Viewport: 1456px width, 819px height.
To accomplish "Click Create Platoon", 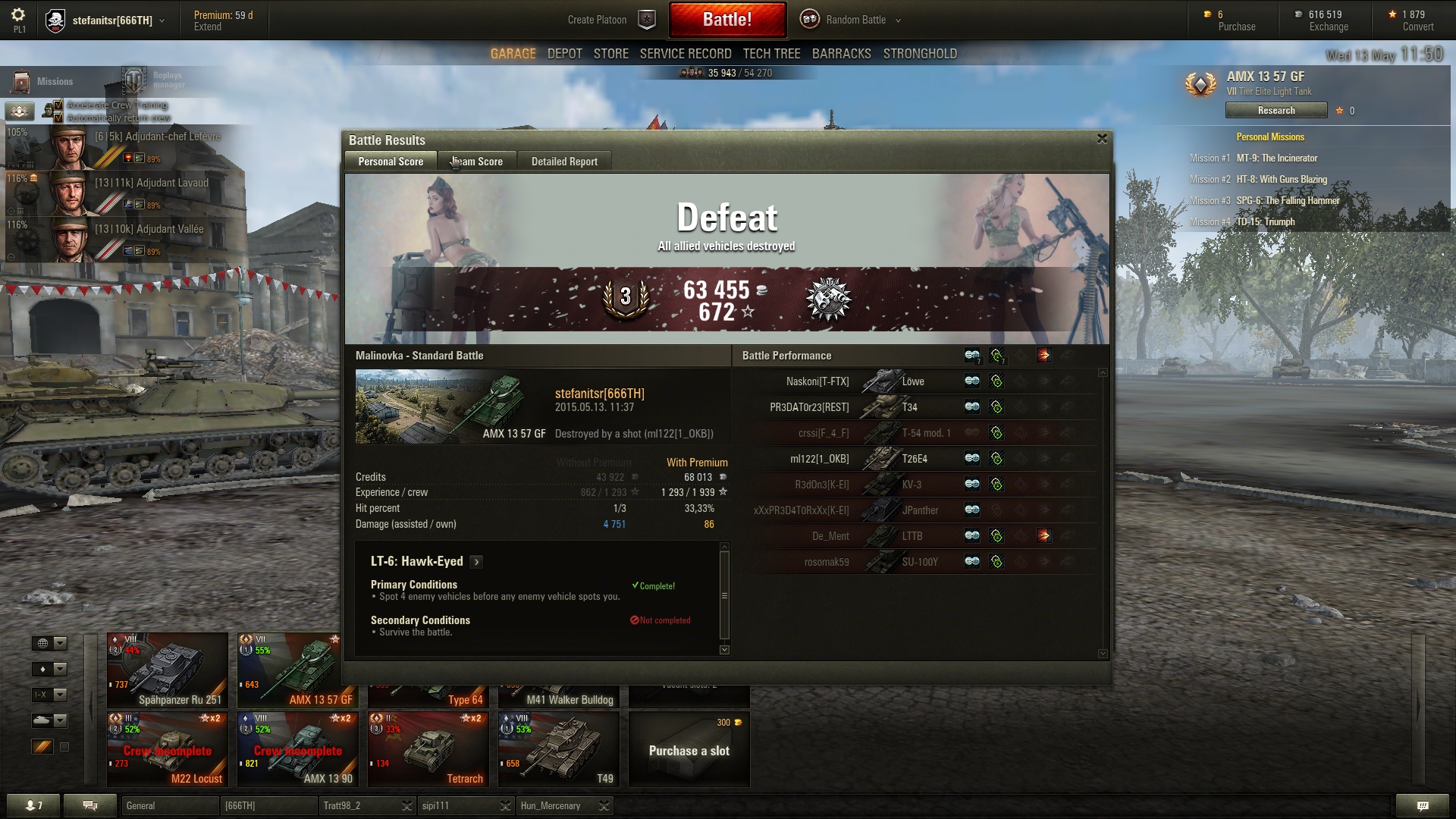I will coord(598,20).
